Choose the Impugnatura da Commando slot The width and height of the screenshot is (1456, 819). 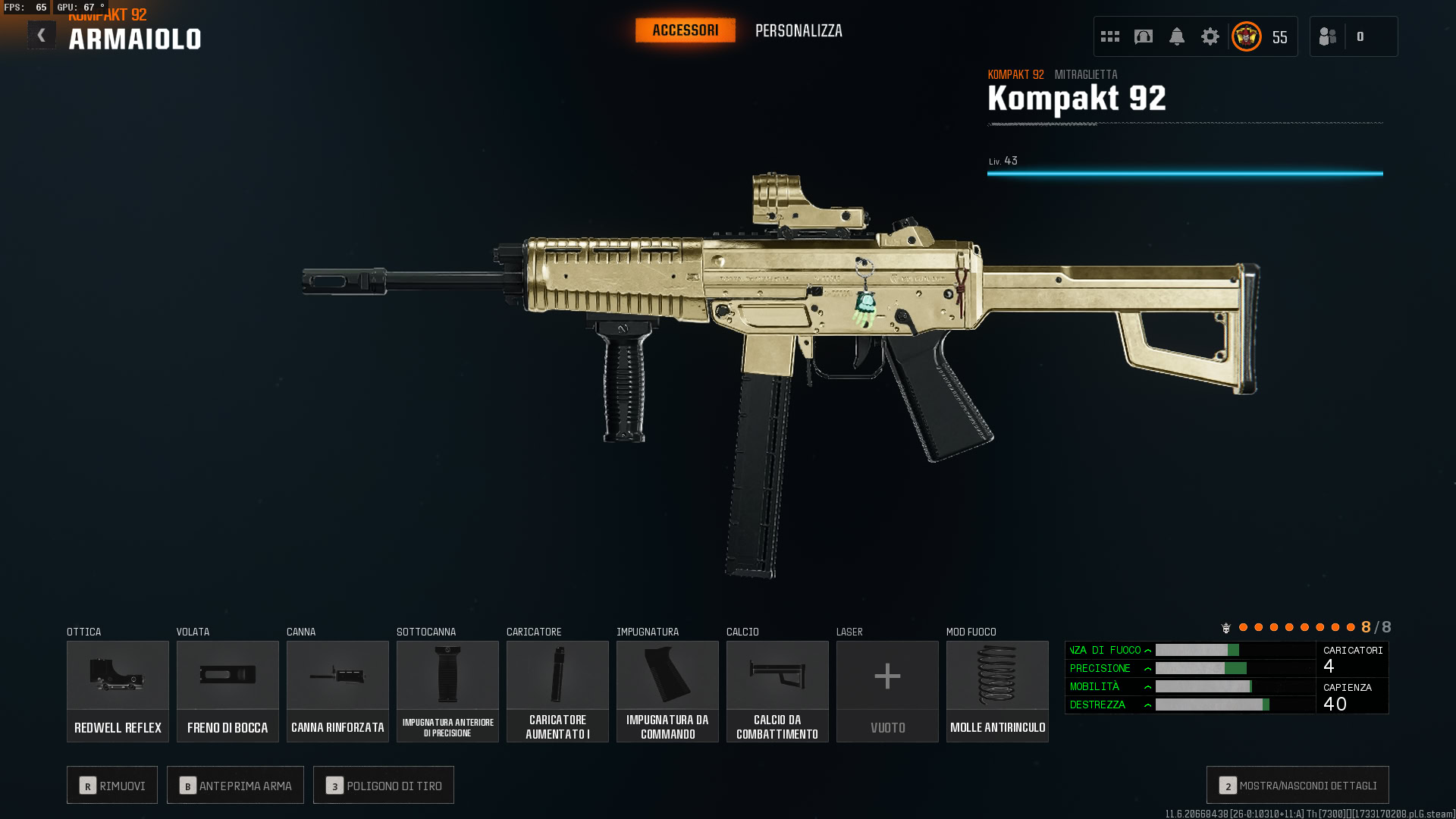coord(667,691)
